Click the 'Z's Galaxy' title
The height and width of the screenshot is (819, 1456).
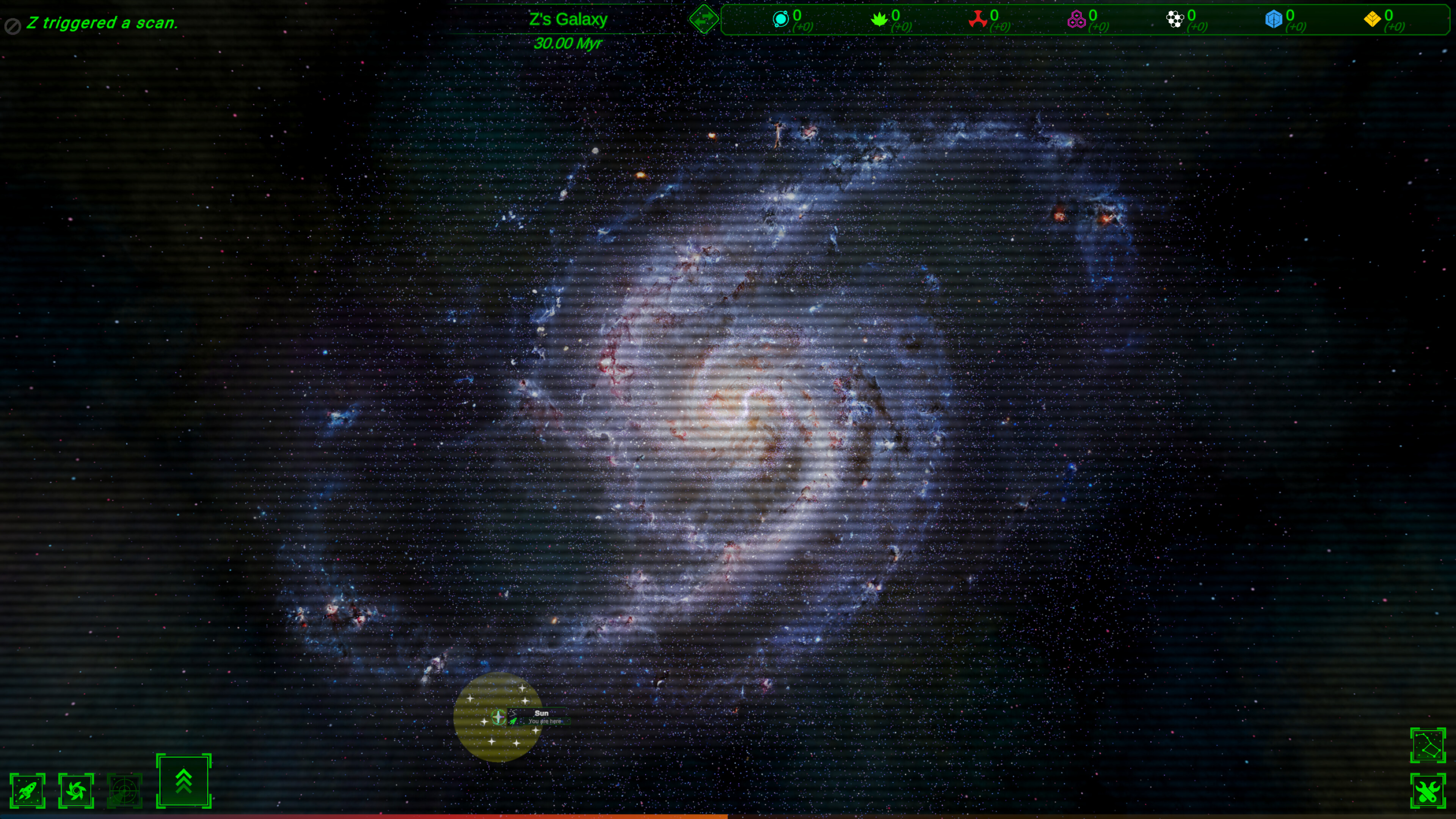click(568, 19)
